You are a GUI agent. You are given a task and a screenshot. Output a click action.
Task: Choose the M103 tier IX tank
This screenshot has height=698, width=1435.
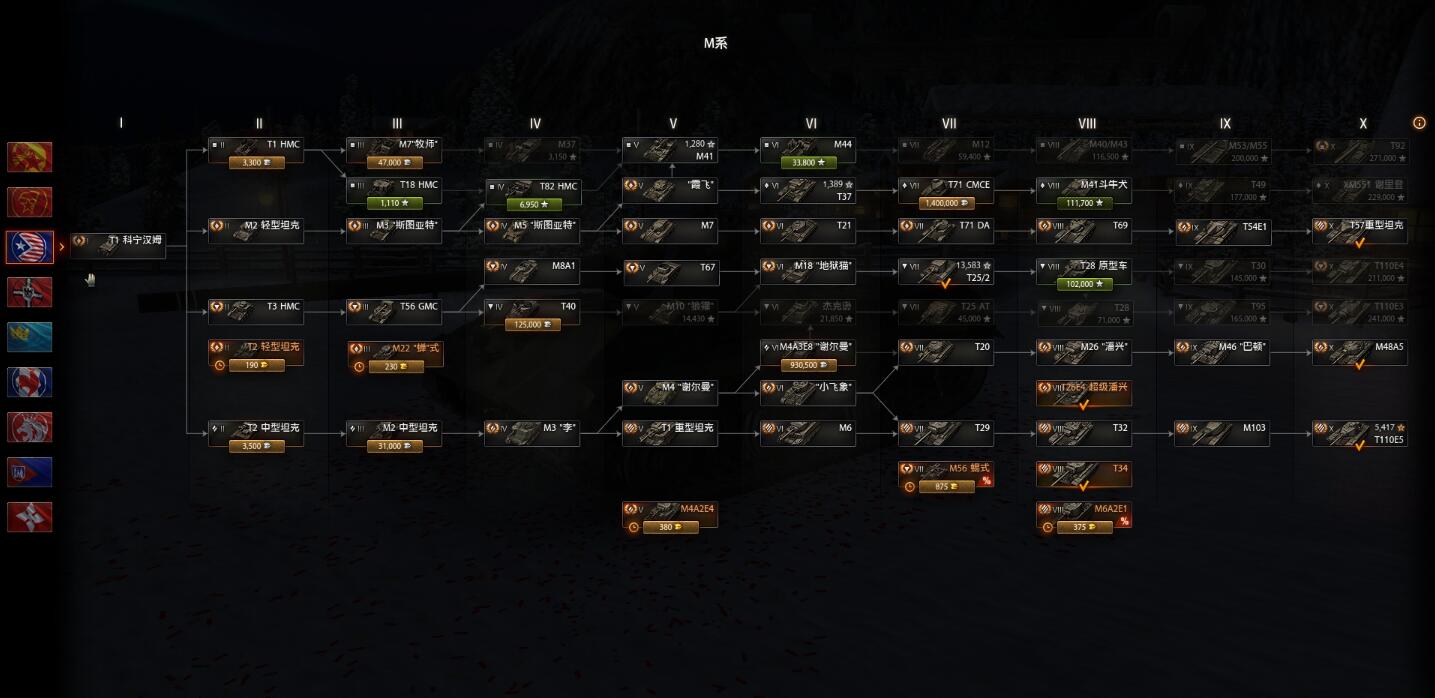point(1222,433)
